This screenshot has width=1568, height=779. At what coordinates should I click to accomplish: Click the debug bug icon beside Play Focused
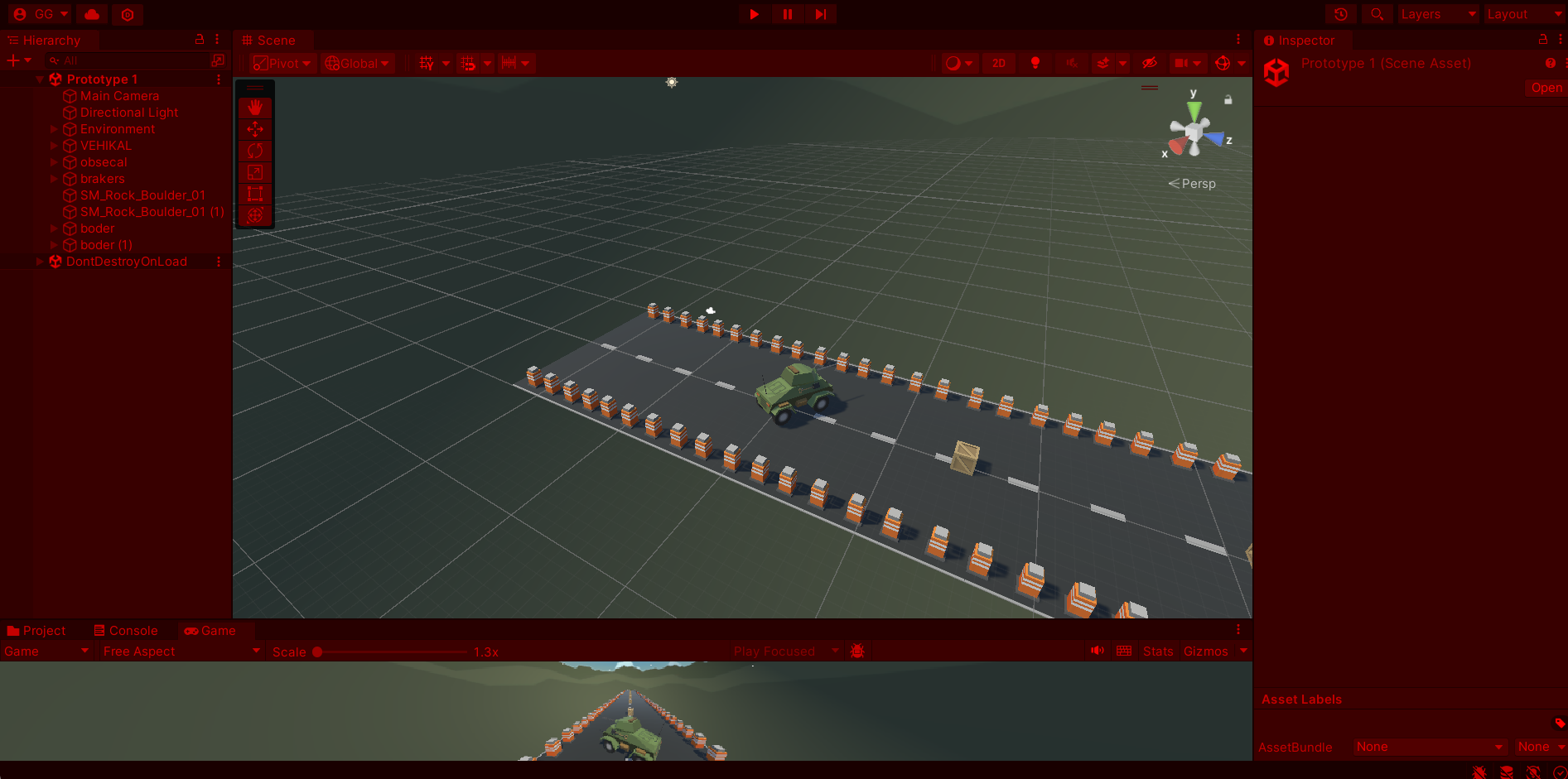857,651
